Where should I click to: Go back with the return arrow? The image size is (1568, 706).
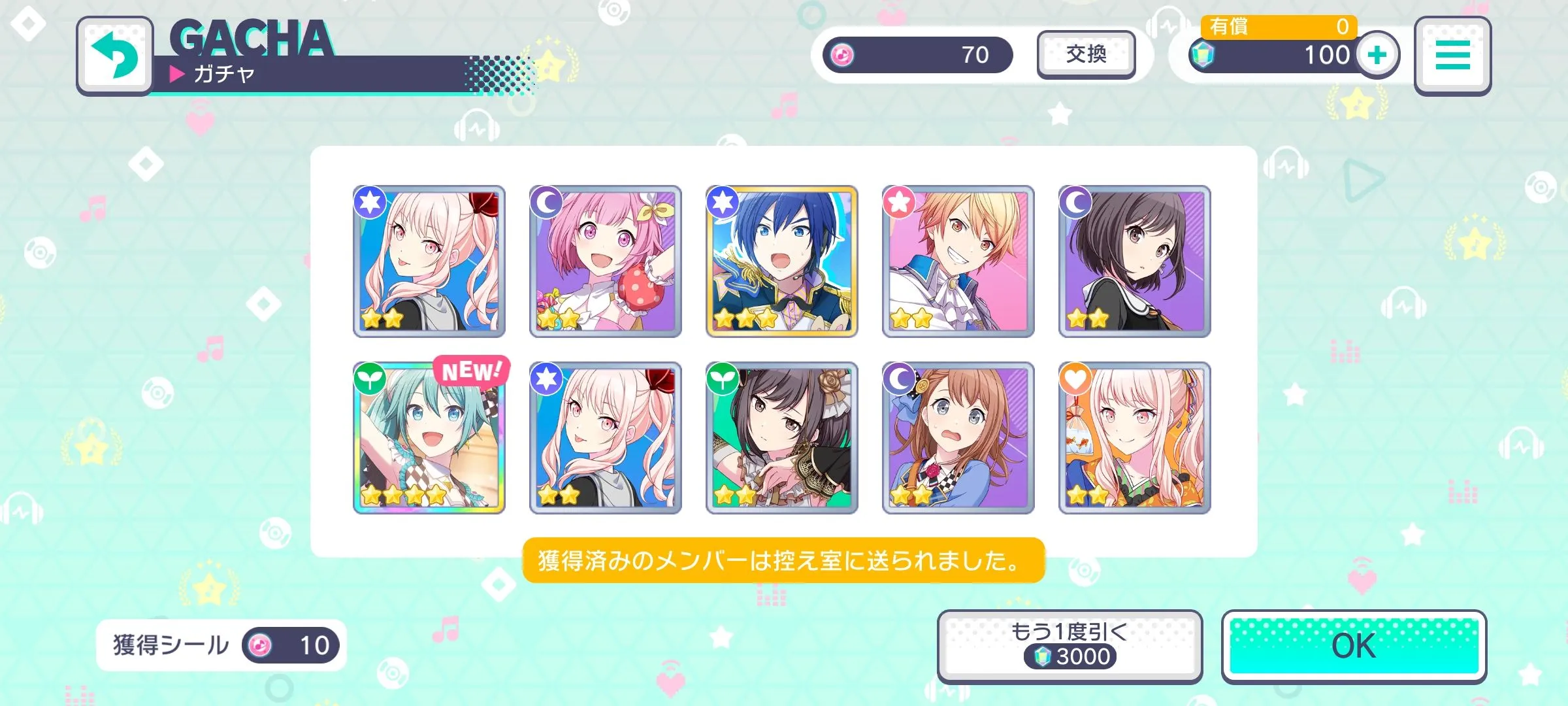[x=115, y=56]
